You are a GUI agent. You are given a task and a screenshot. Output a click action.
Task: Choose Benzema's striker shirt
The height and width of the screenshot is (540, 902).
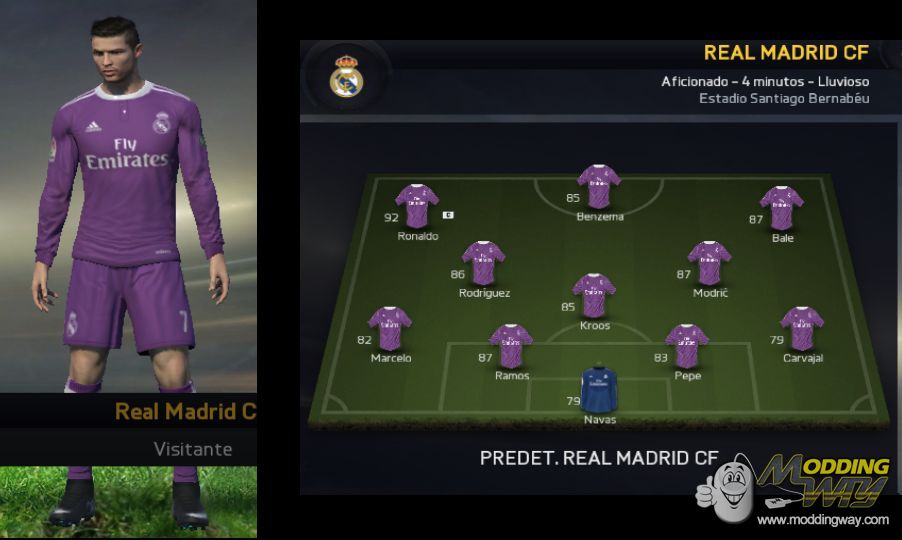point(599,186)
